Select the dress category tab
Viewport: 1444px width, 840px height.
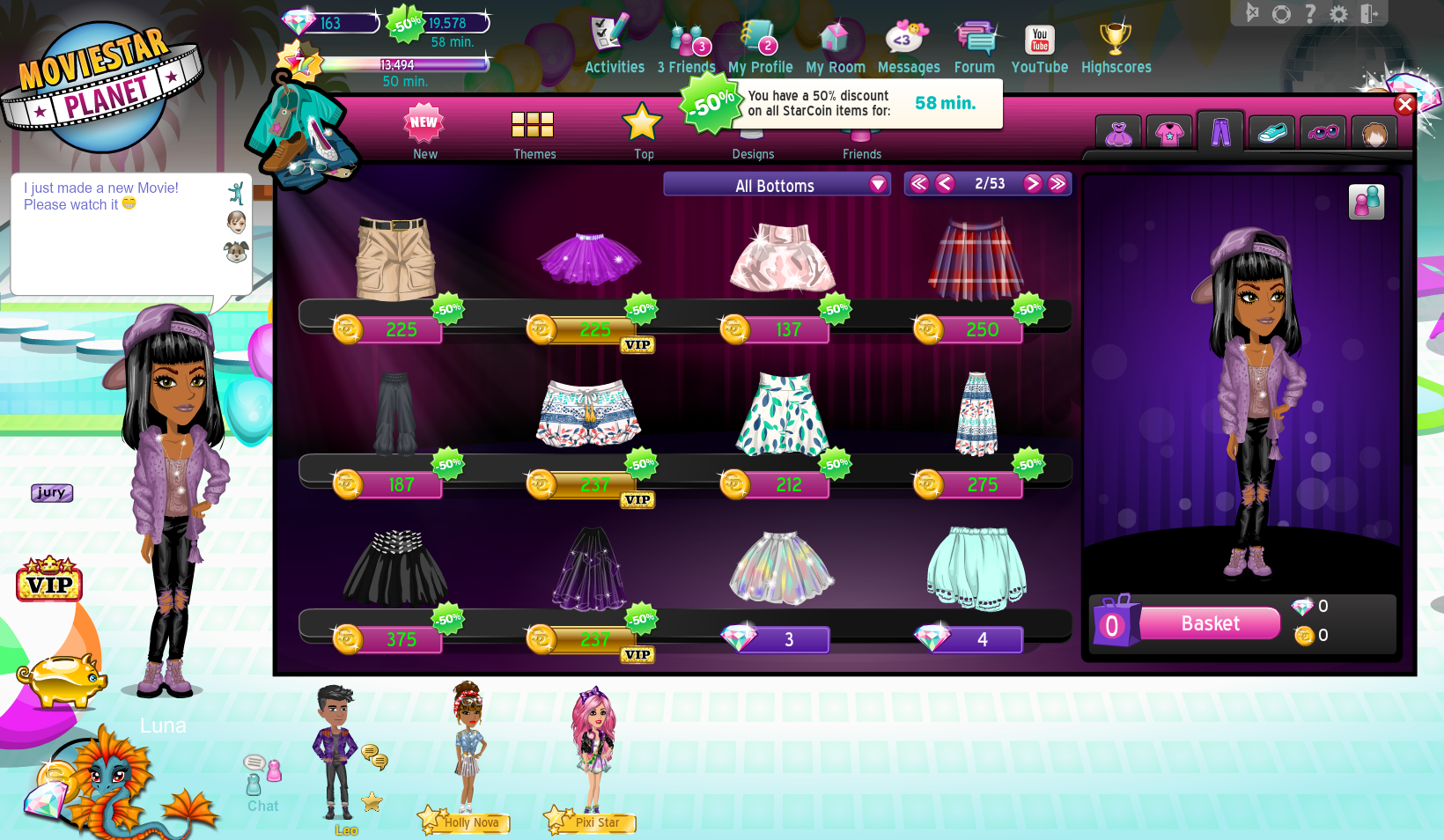pos(1118,134)
